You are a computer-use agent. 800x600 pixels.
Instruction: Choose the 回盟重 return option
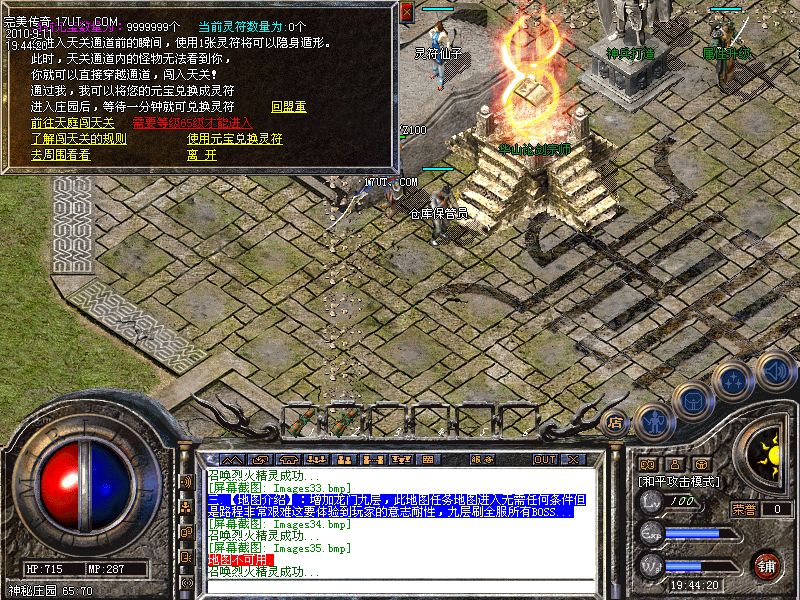pyautogui.click(x=288, y=106)
